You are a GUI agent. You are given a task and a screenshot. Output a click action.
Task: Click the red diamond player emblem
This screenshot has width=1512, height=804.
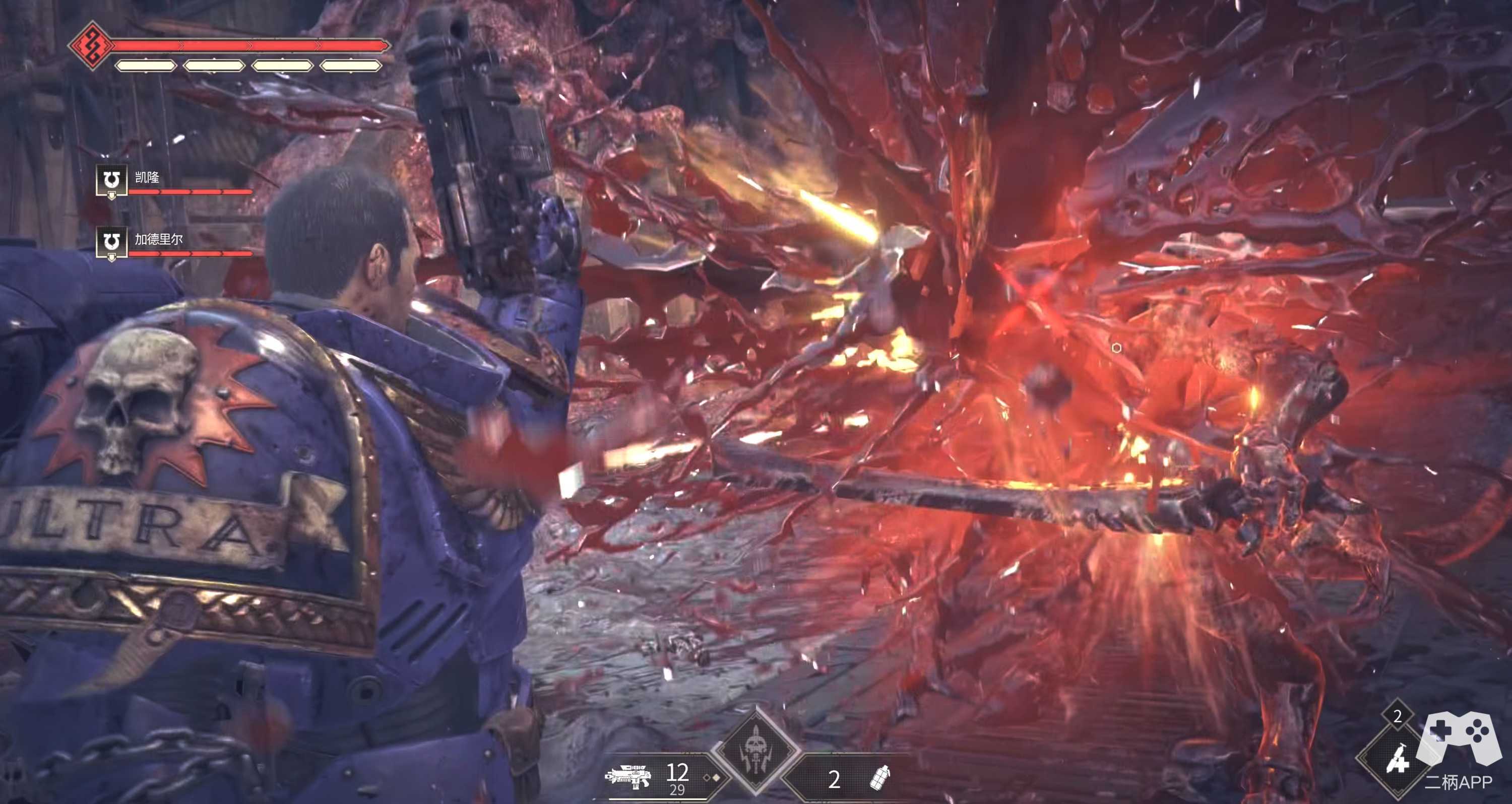[91, 45]
